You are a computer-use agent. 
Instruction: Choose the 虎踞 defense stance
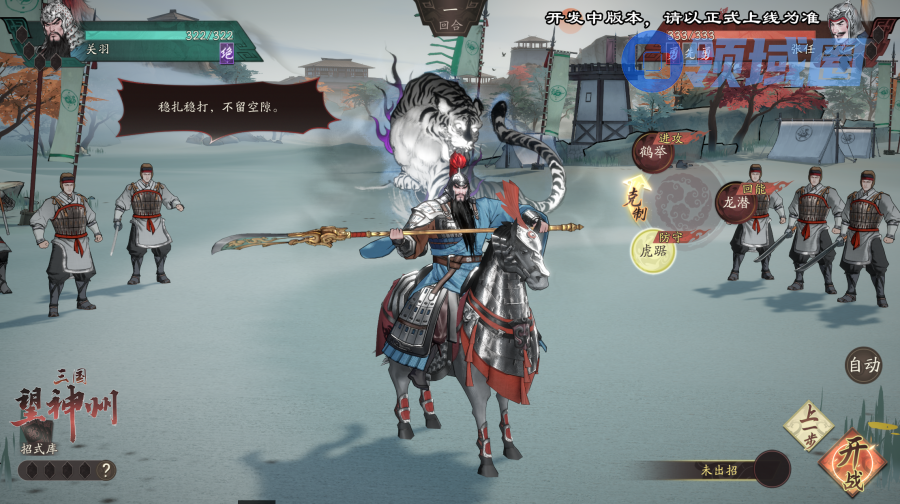(652, 251)
